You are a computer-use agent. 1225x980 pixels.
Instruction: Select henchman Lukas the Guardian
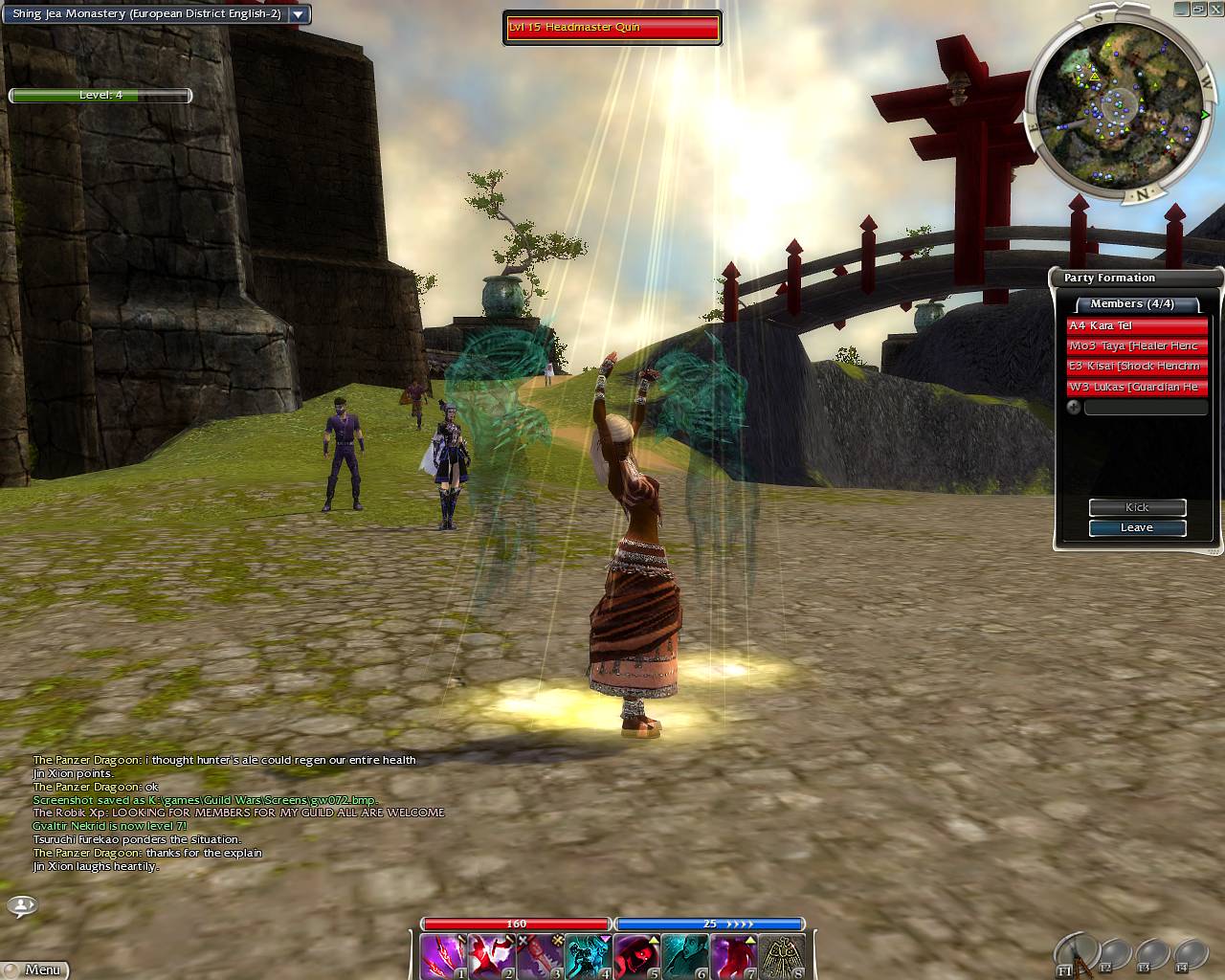pyautogui.click(x=1137, y=388)
